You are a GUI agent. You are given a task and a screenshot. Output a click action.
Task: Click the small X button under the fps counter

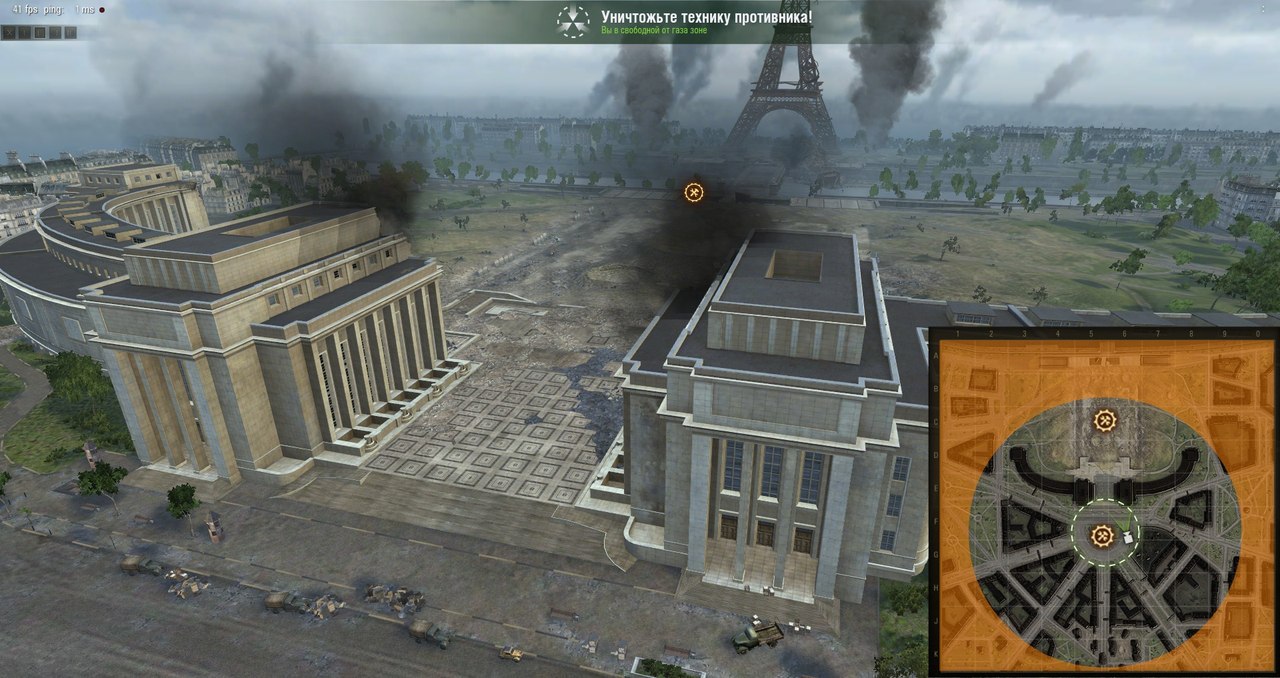[x=9, y=33]
